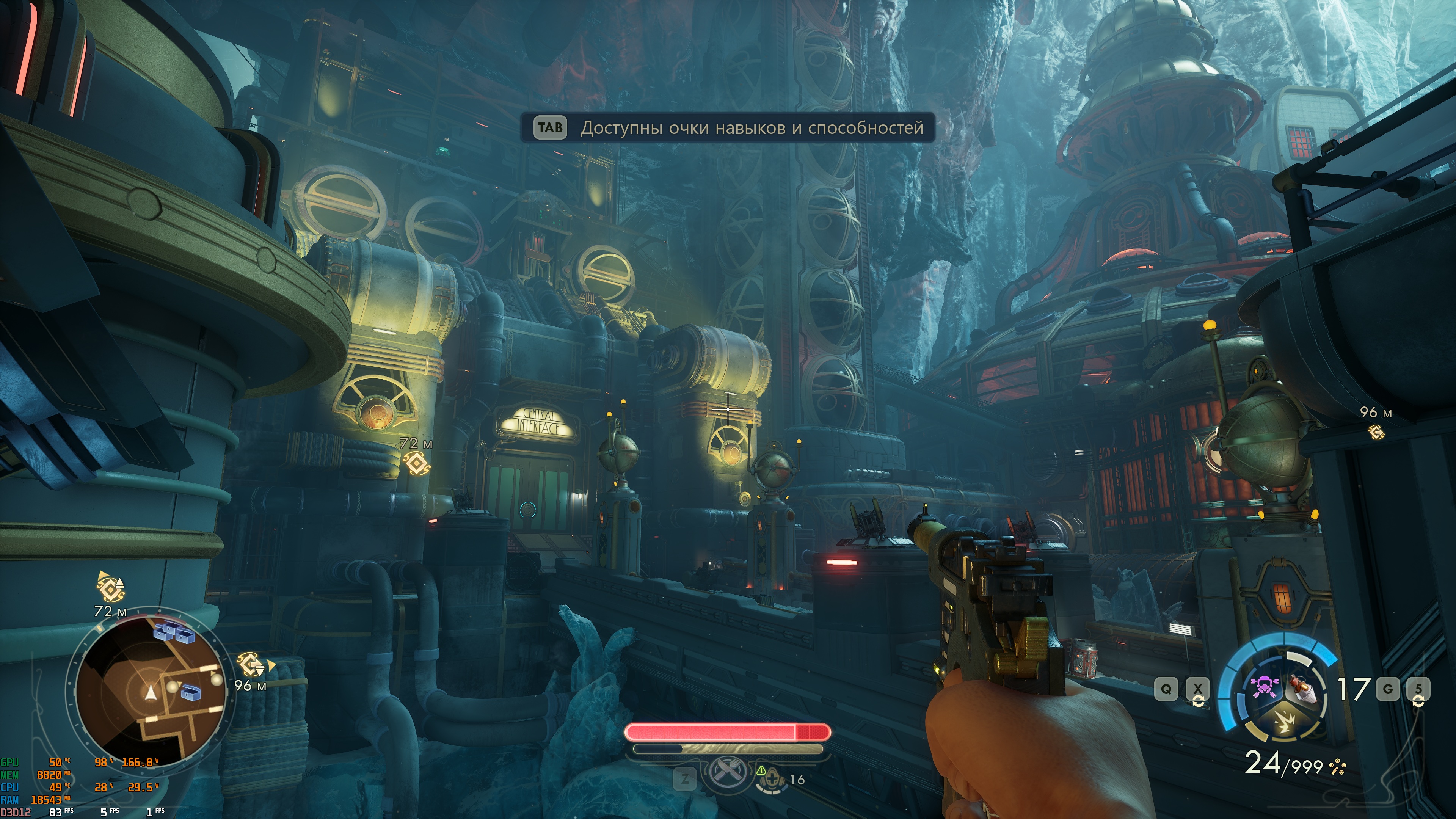Click the player arrow on the minimap

pos(151,692)
